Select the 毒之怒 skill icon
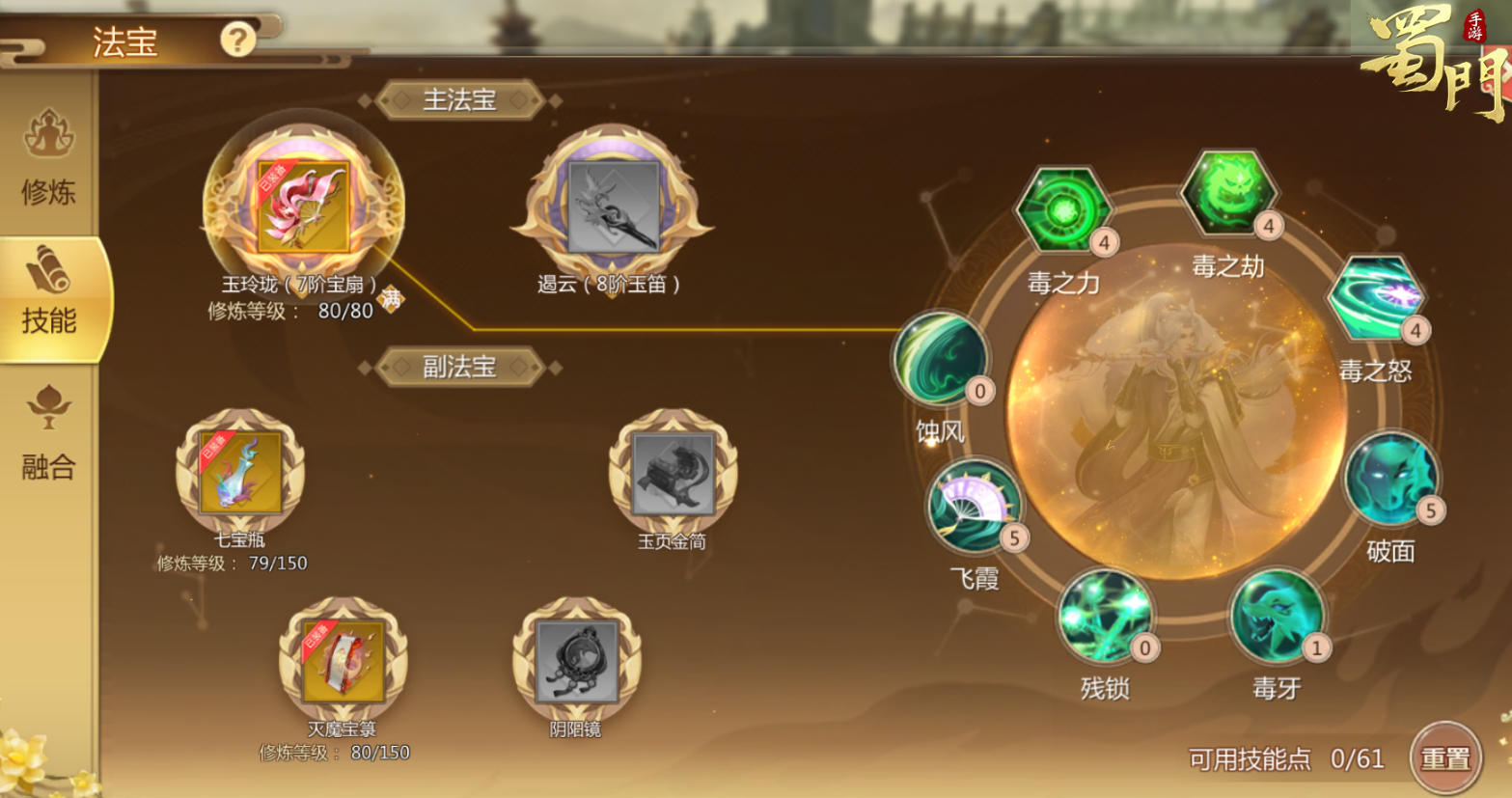 click(1378, 299)
